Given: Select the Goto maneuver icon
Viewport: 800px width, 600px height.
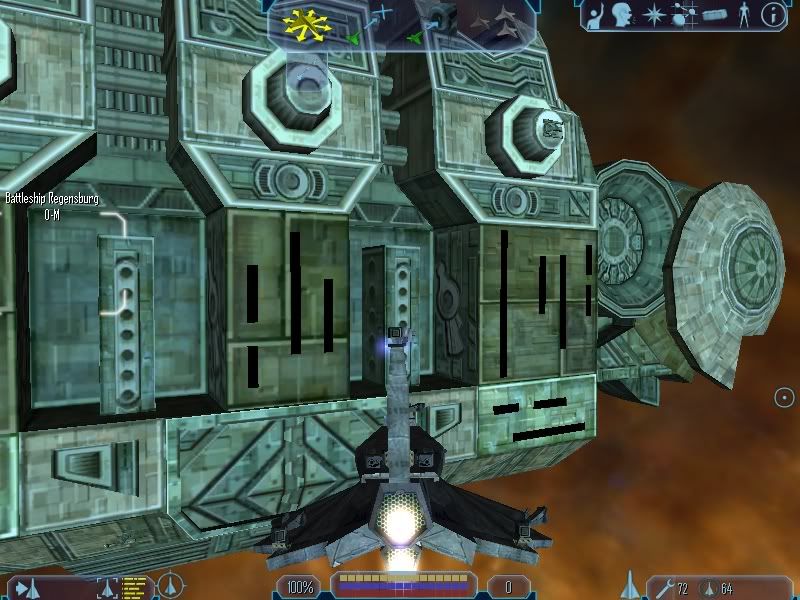Looking at the screenshot, I should [x=382, y=15].
